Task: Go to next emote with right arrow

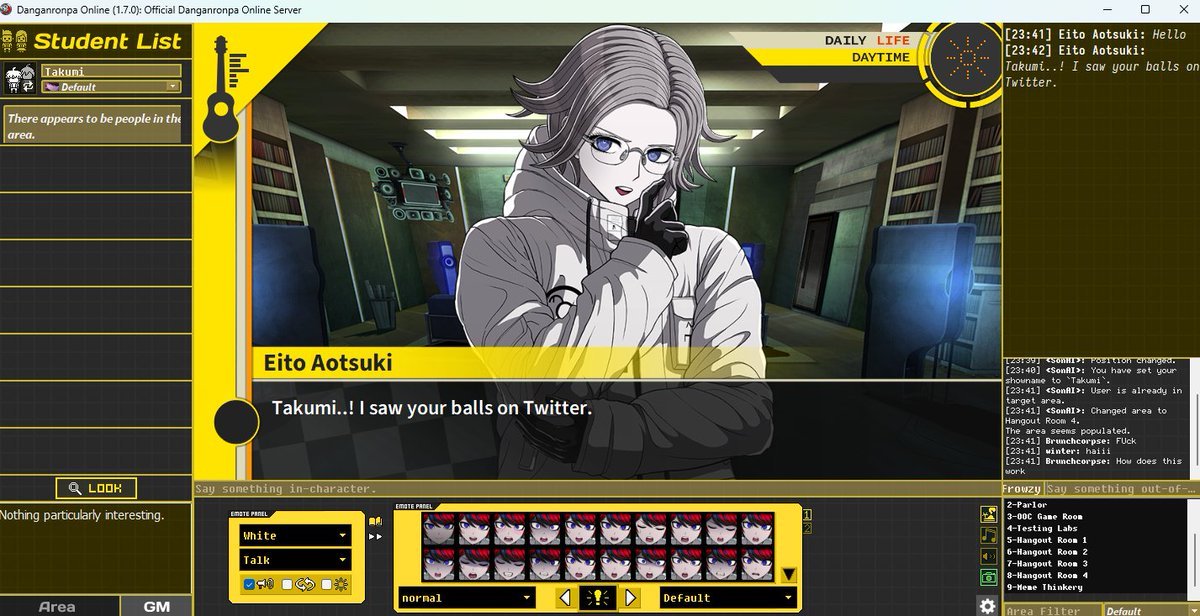Action: click(631, 598)
